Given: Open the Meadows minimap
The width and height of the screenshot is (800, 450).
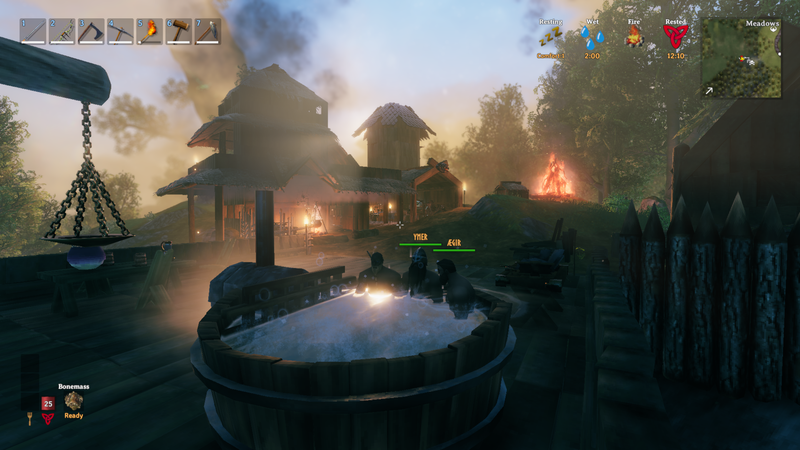Looking at the screenshot, I should [x=741, y=58].
